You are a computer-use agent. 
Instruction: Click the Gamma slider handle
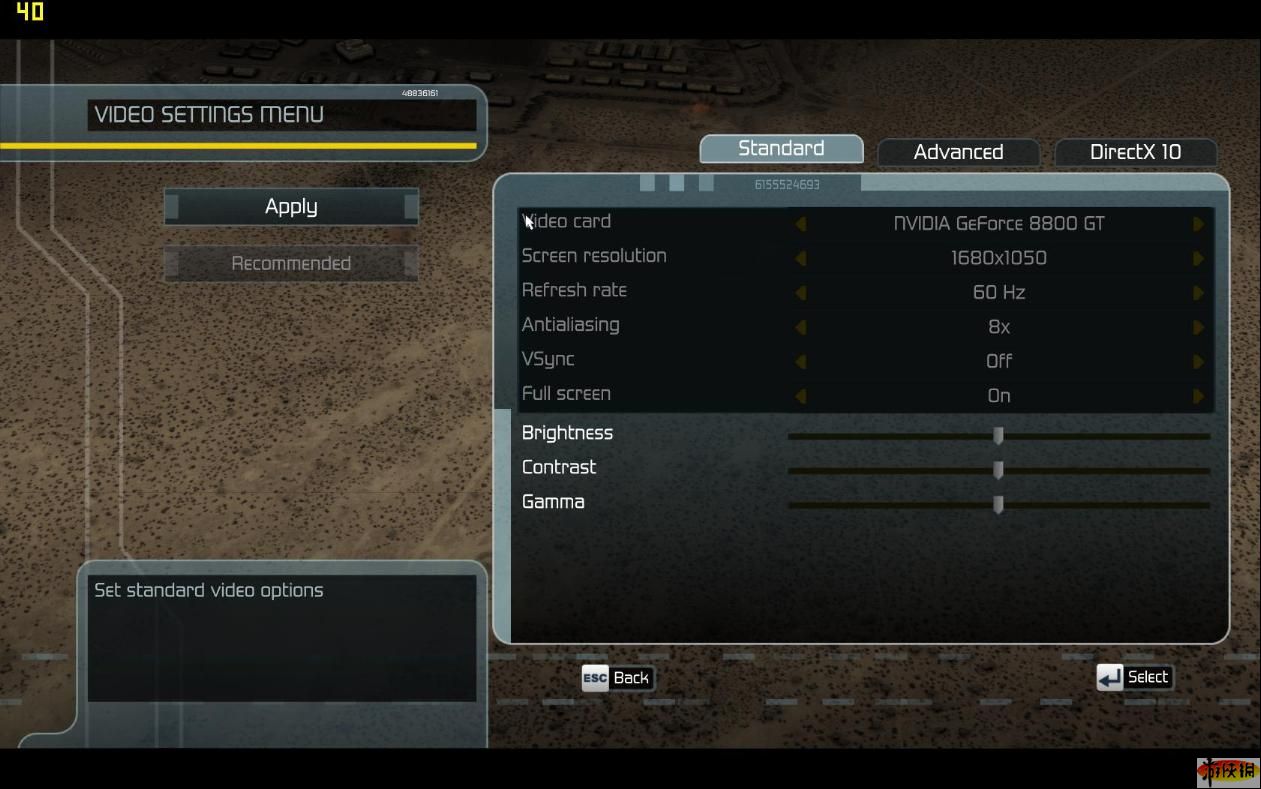(x=998, y=505)
